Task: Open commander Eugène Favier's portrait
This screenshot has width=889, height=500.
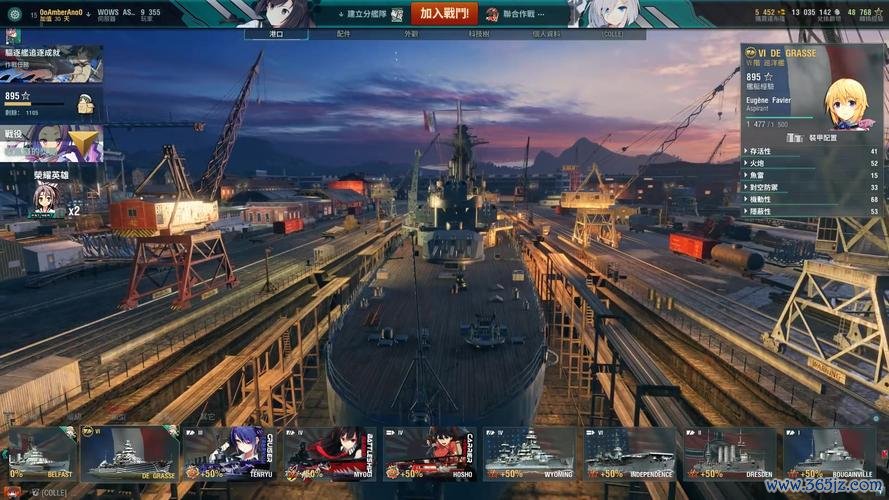Action: pos(846,103)
